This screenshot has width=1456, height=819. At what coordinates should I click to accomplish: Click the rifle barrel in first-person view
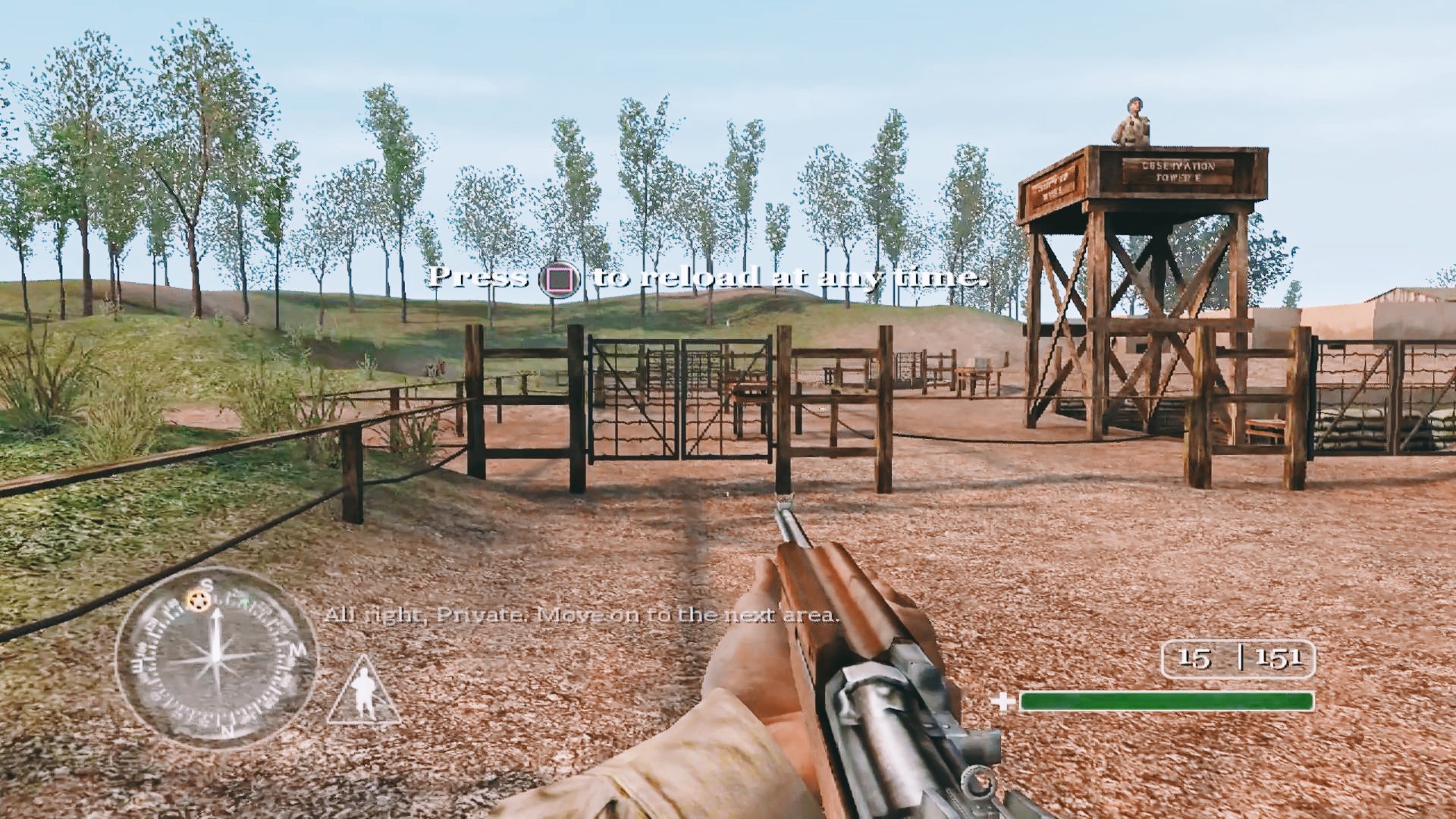pos(786,523)
